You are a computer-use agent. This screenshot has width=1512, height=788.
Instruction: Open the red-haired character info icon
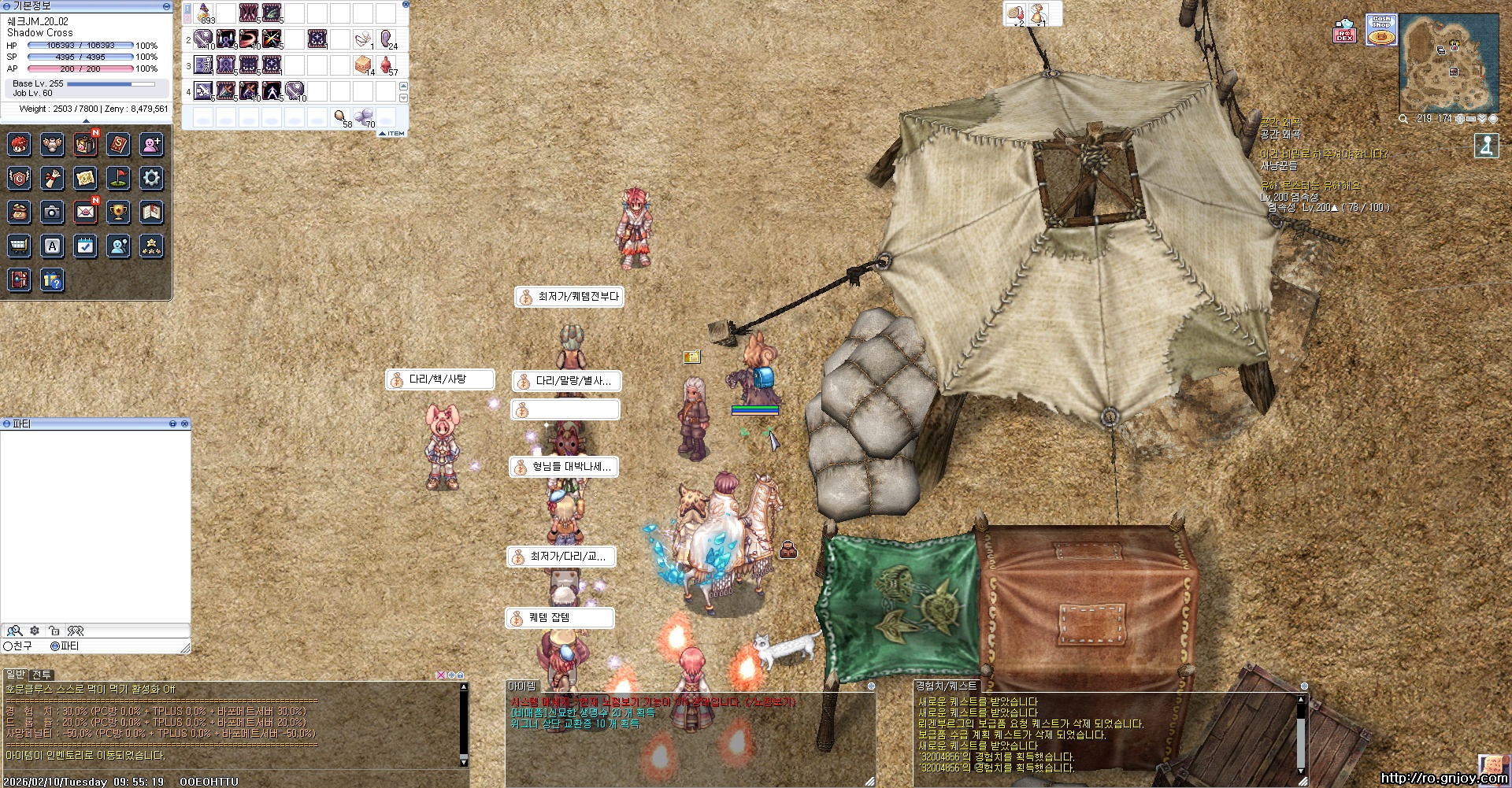[19, 144]
